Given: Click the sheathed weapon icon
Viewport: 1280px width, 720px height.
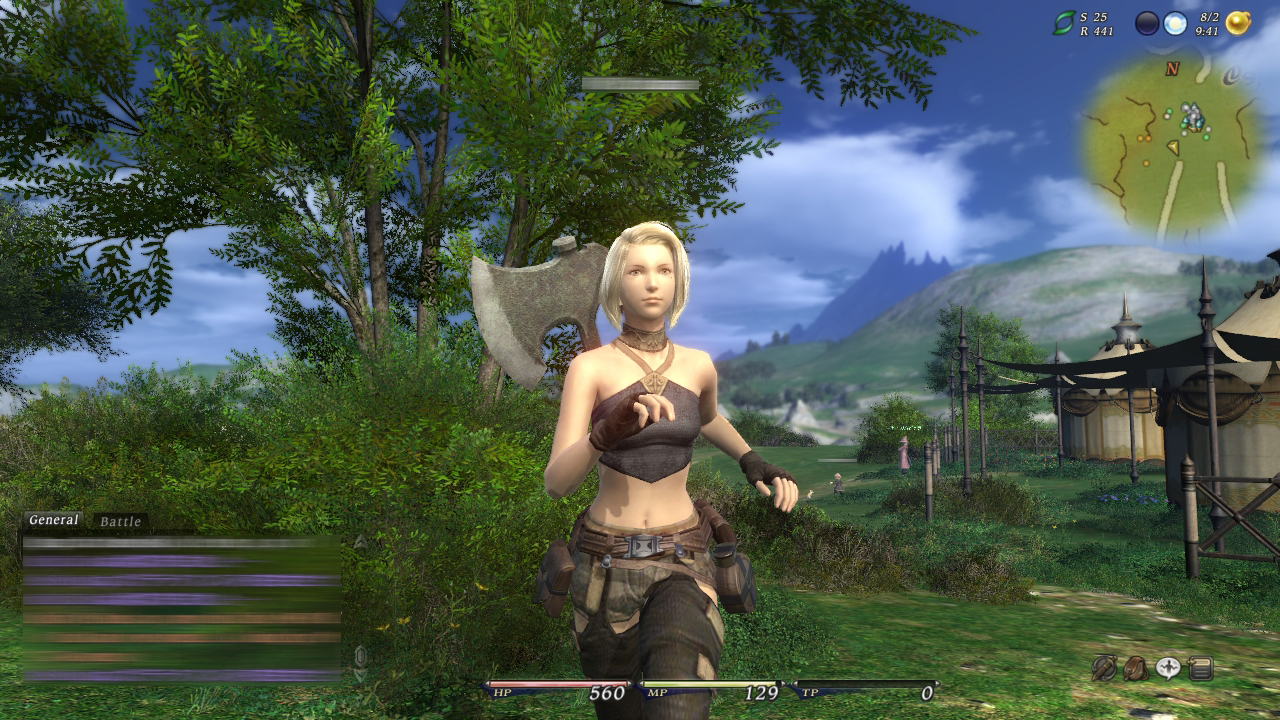Looking at the screenshot, I should 1104,668.
